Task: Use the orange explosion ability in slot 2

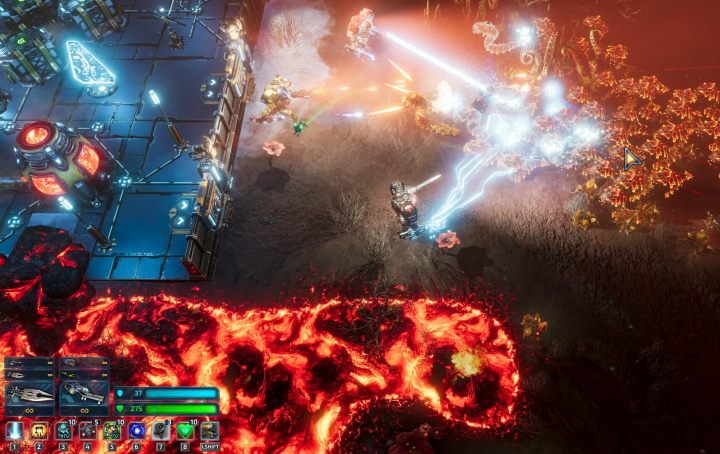Action: point(39,431)
